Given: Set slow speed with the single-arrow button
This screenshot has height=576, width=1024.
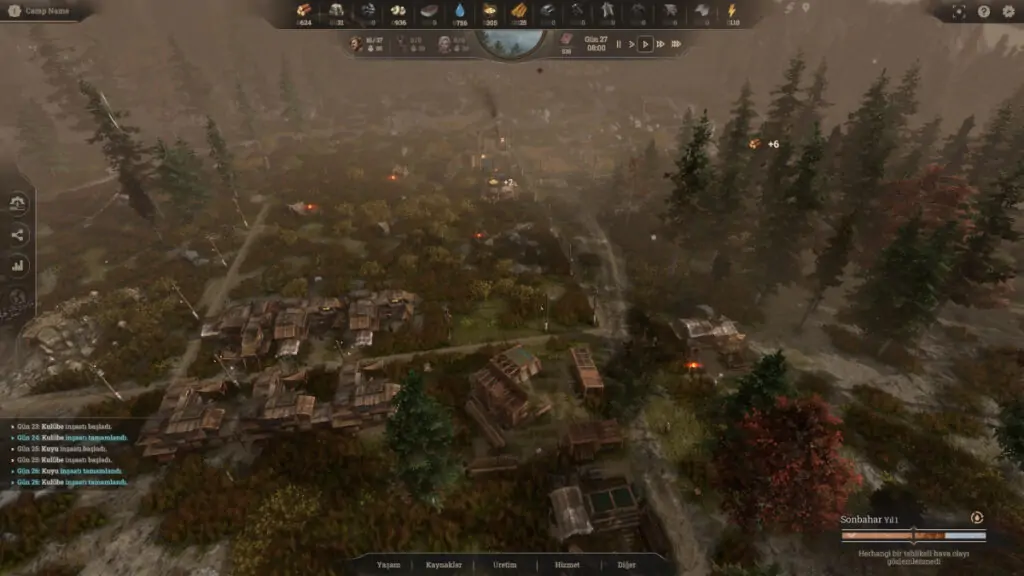Looking at the screenshot, I should 631,44.
